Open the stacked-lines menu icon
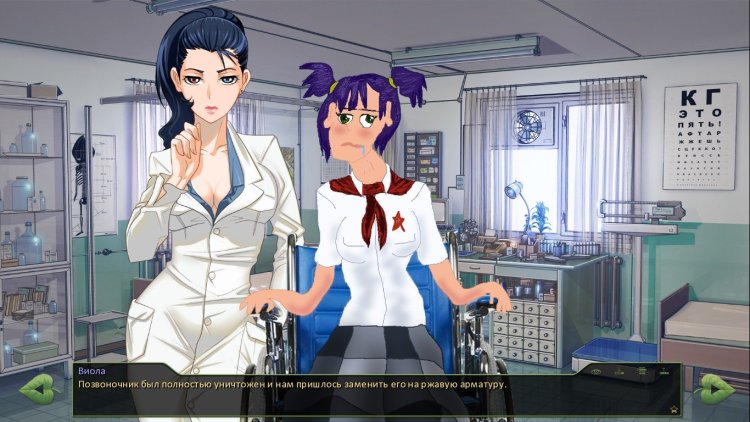Image resolution: width=750 pixels, height=422 pixels. (x=642, y=371)
